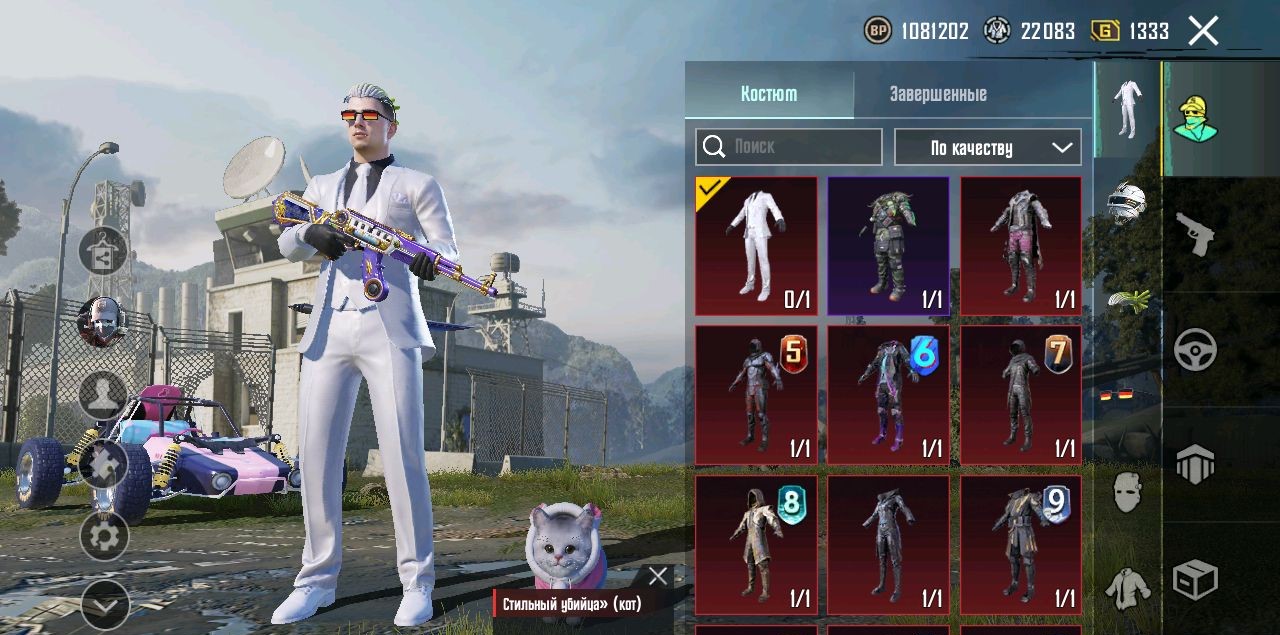
Task: Open the gear settings button
Action: click(x=104, y=536)
